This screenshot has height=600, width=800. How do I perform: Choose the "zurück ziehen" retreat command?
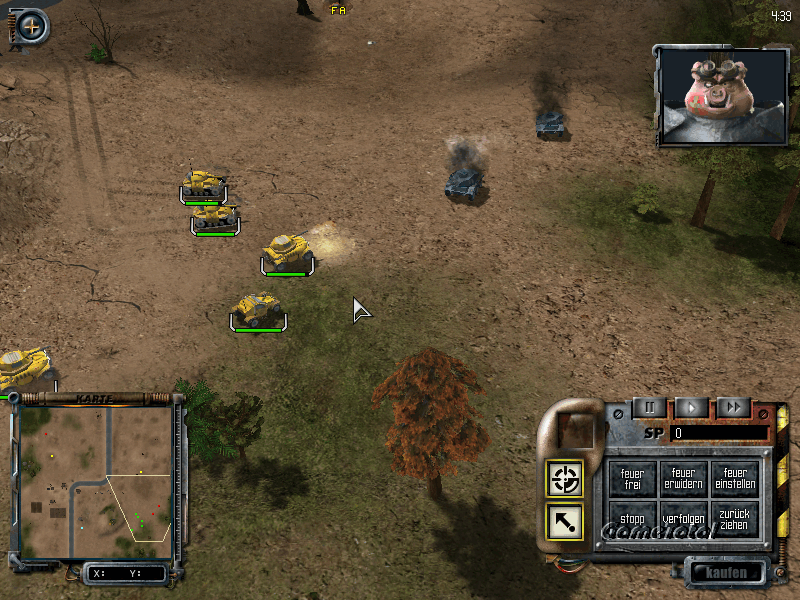point(735,519)
